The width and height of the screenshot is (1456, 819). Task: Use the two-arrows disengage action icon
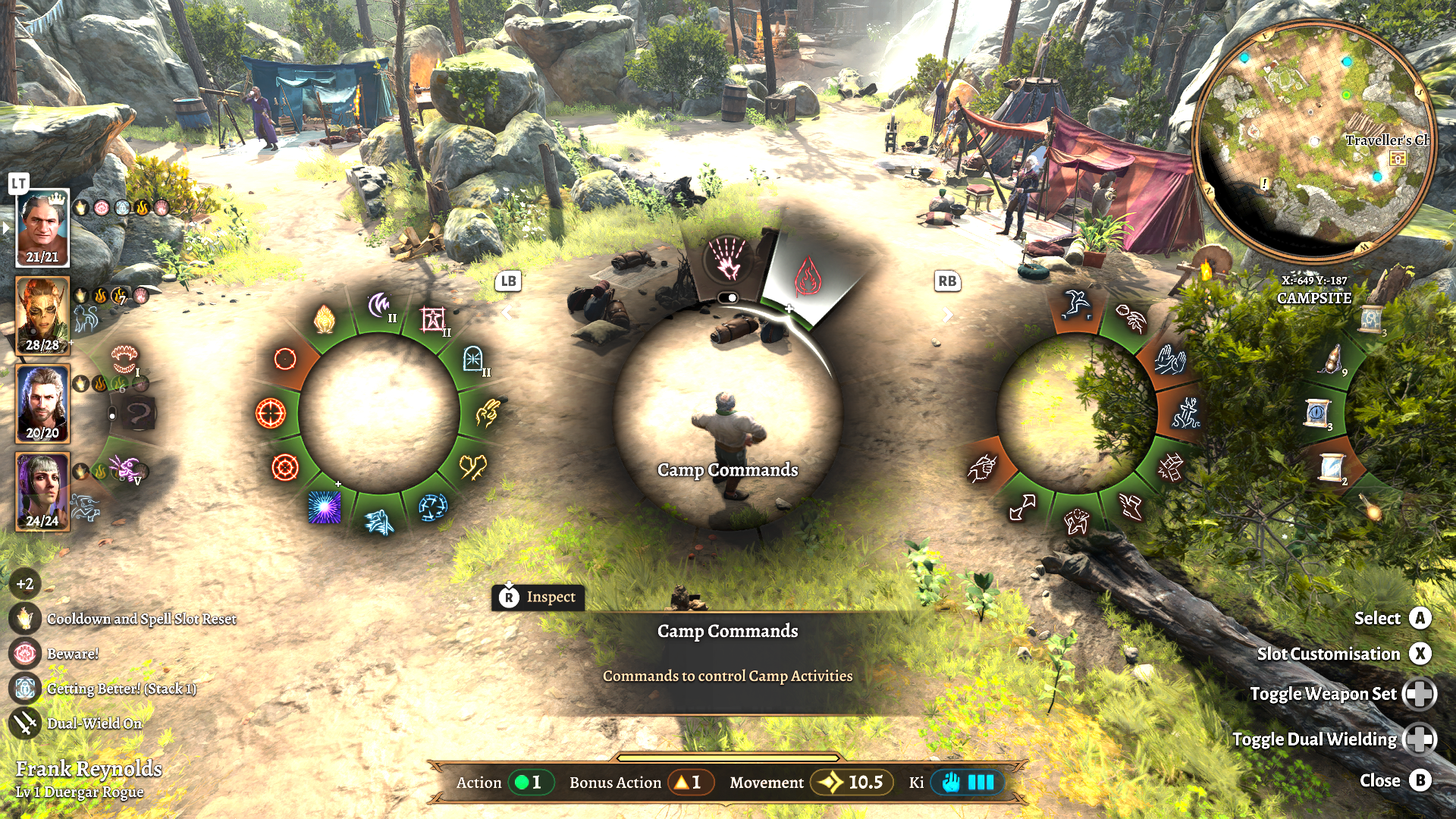click(x=1022, y=507)
